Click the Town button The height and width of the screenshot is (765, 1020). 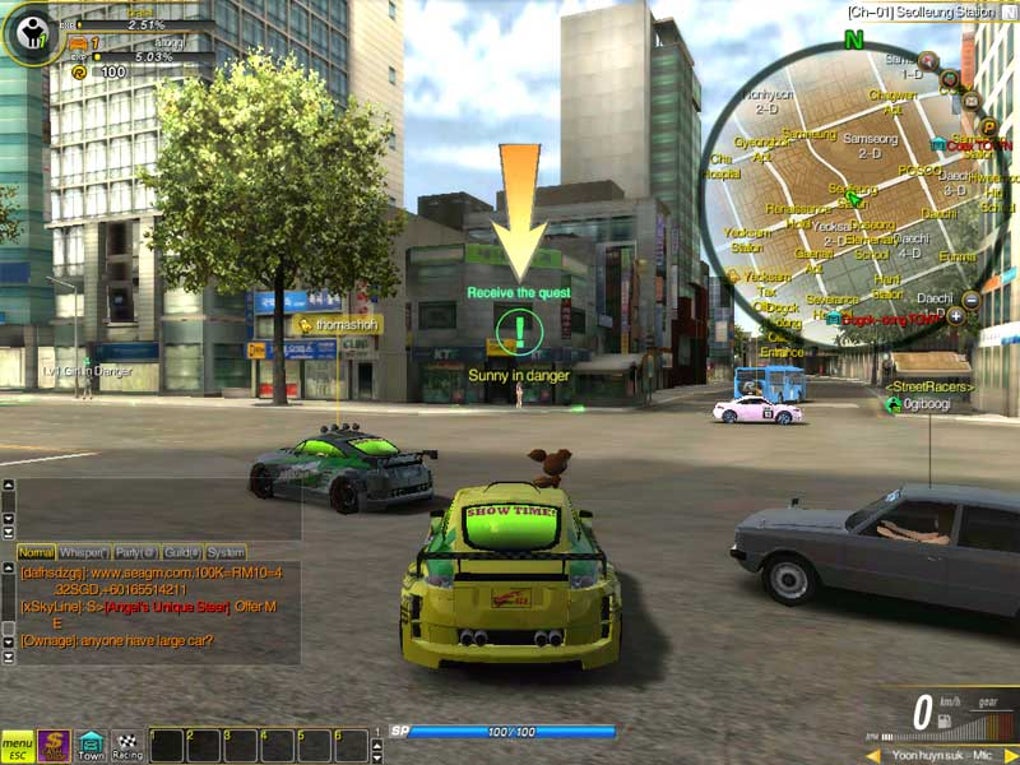click(91, 746)
